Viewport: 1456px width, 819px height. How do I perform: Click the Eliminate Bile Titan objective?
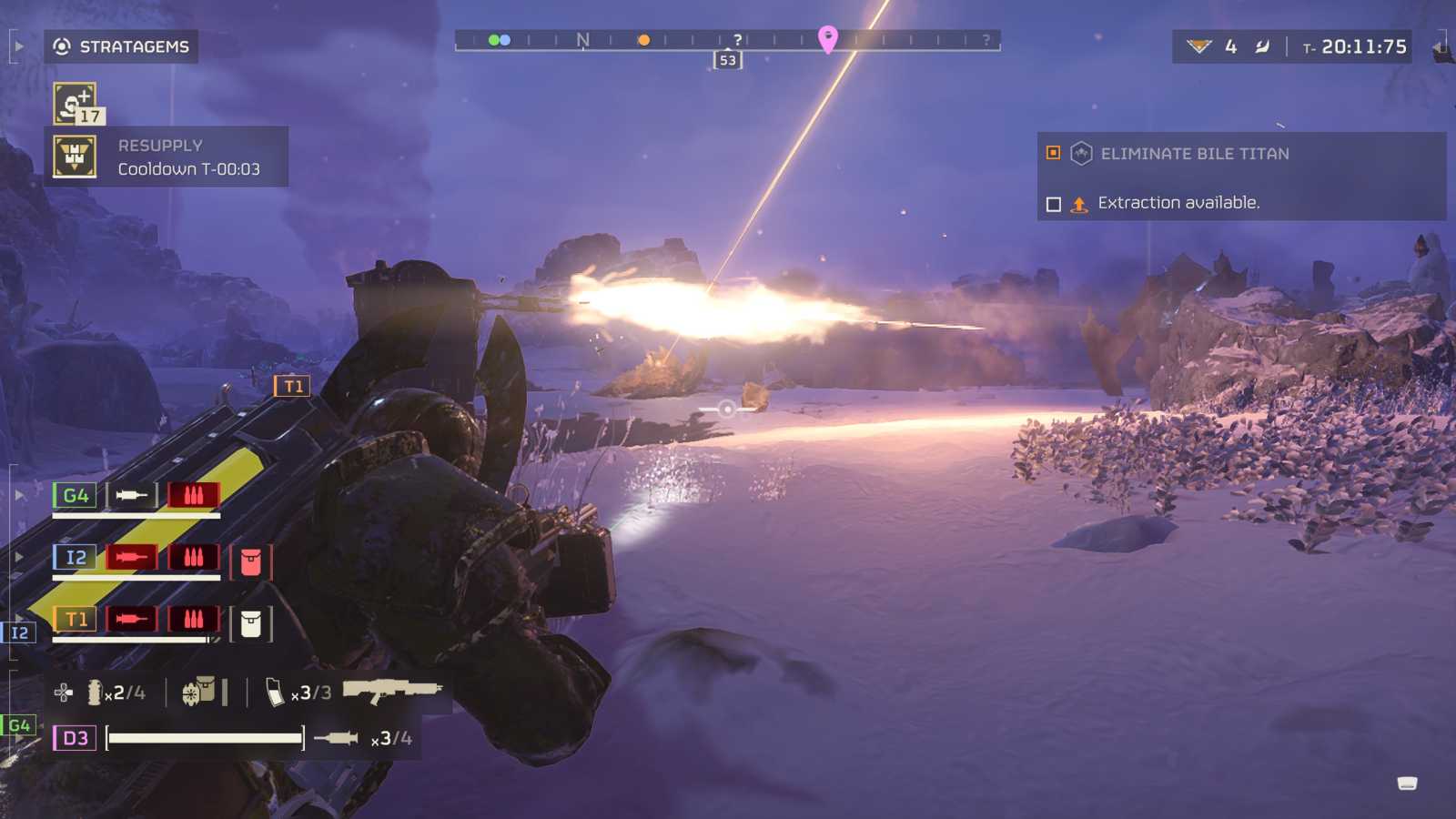1194,154
